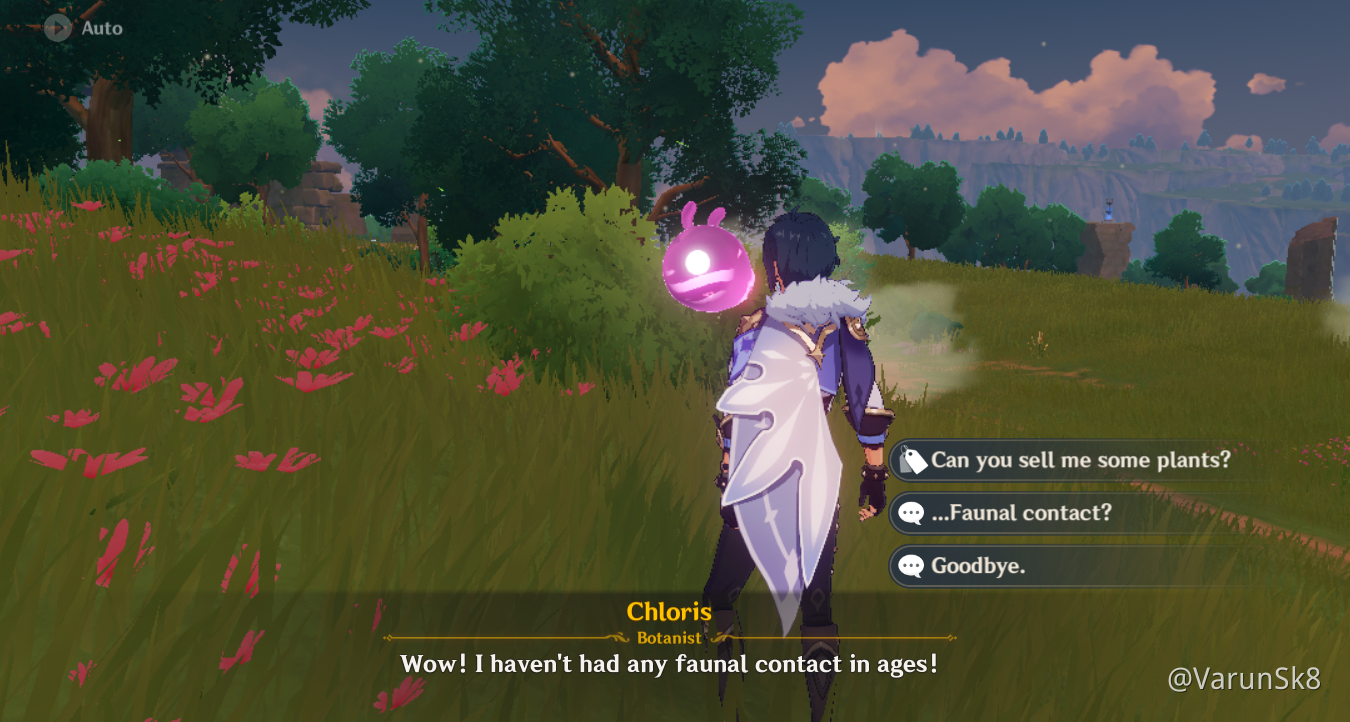Click the play triangle icon beside Auto
1350x722 pixels.
[57, 28]
